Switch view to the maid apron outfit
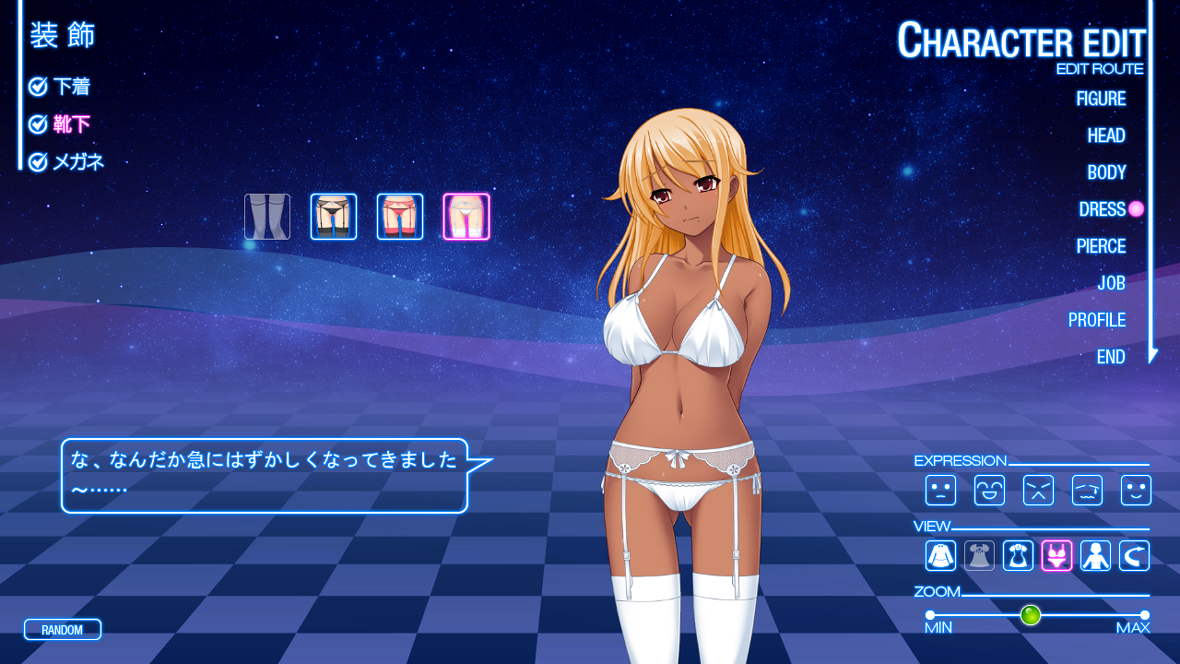Image resolution: width=1180 pixels, height=664 pixels. (x=1018, y=555)
